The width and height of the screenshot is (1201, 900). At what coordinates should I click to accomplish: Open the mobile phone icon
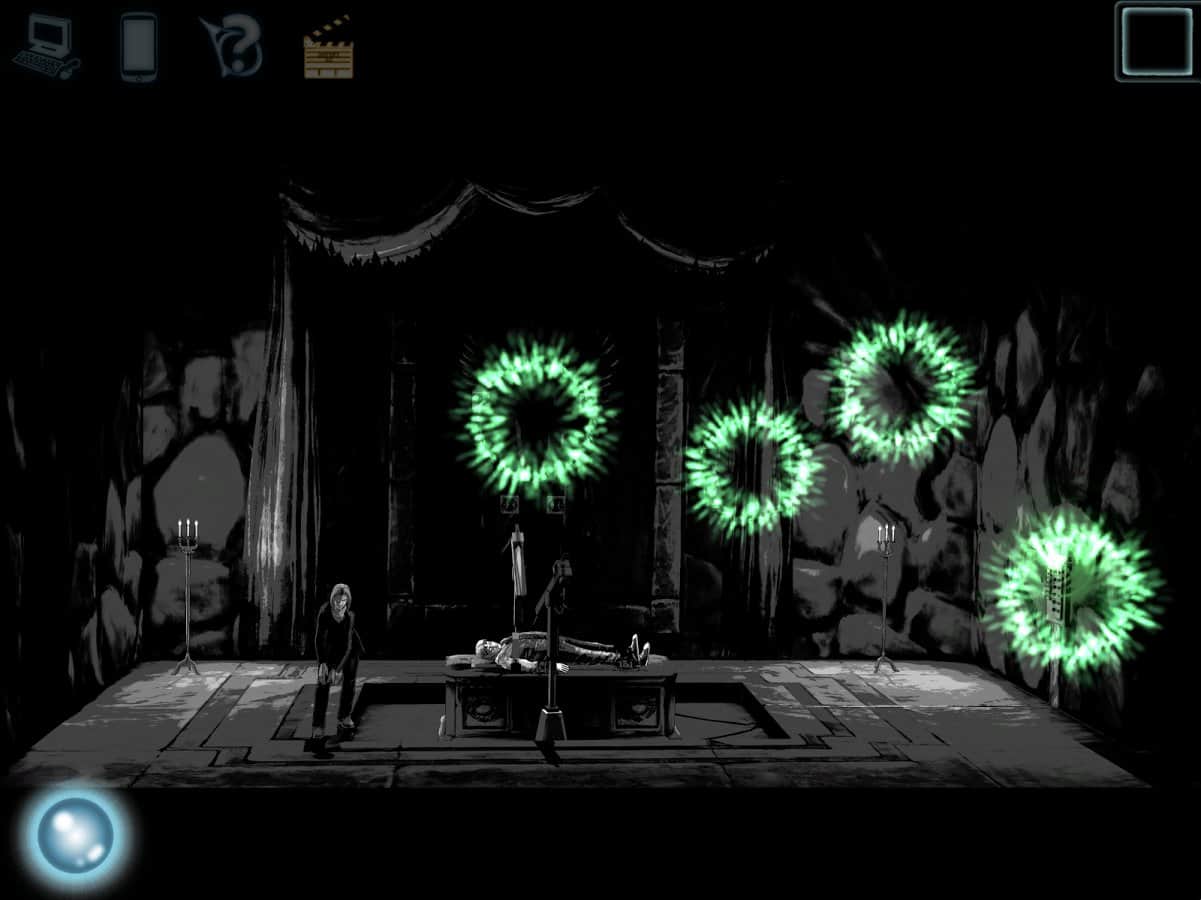click(x=138, y=46)
